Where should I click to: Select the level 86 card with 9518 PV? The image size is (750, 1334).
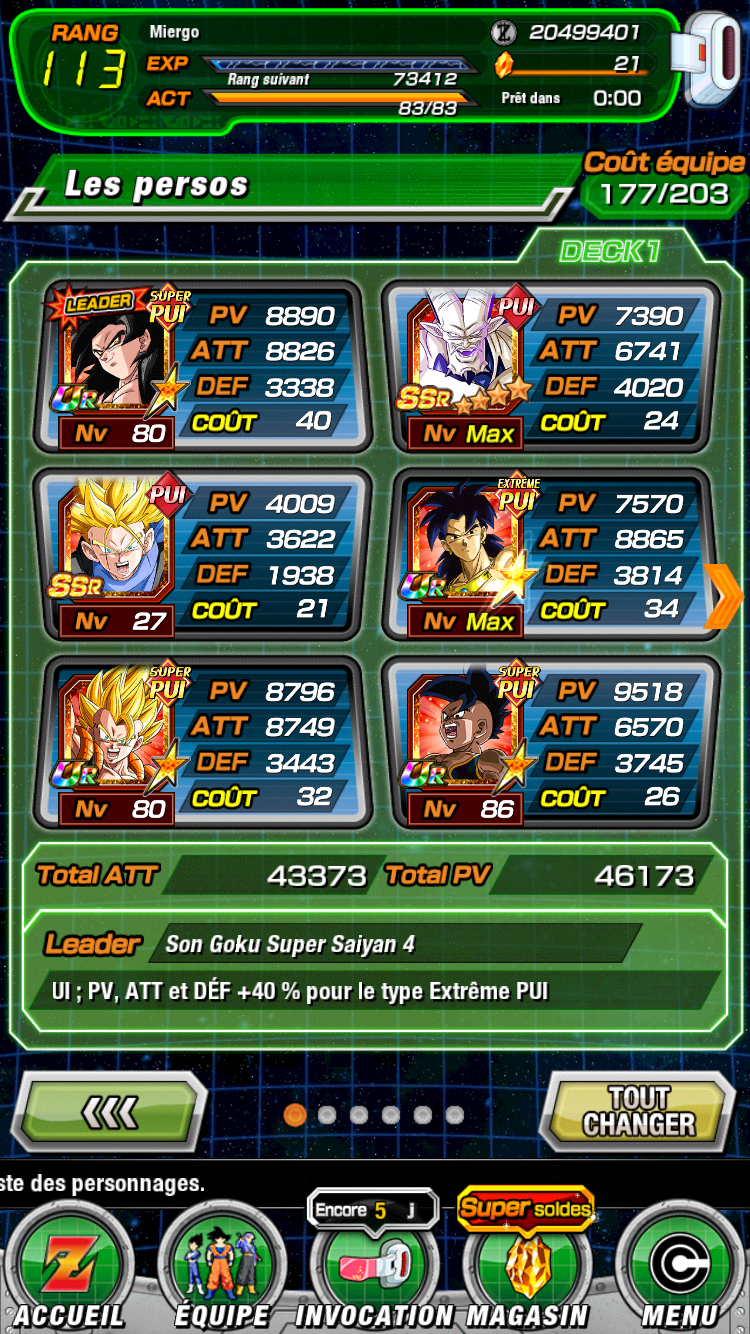tap(550, 743)
